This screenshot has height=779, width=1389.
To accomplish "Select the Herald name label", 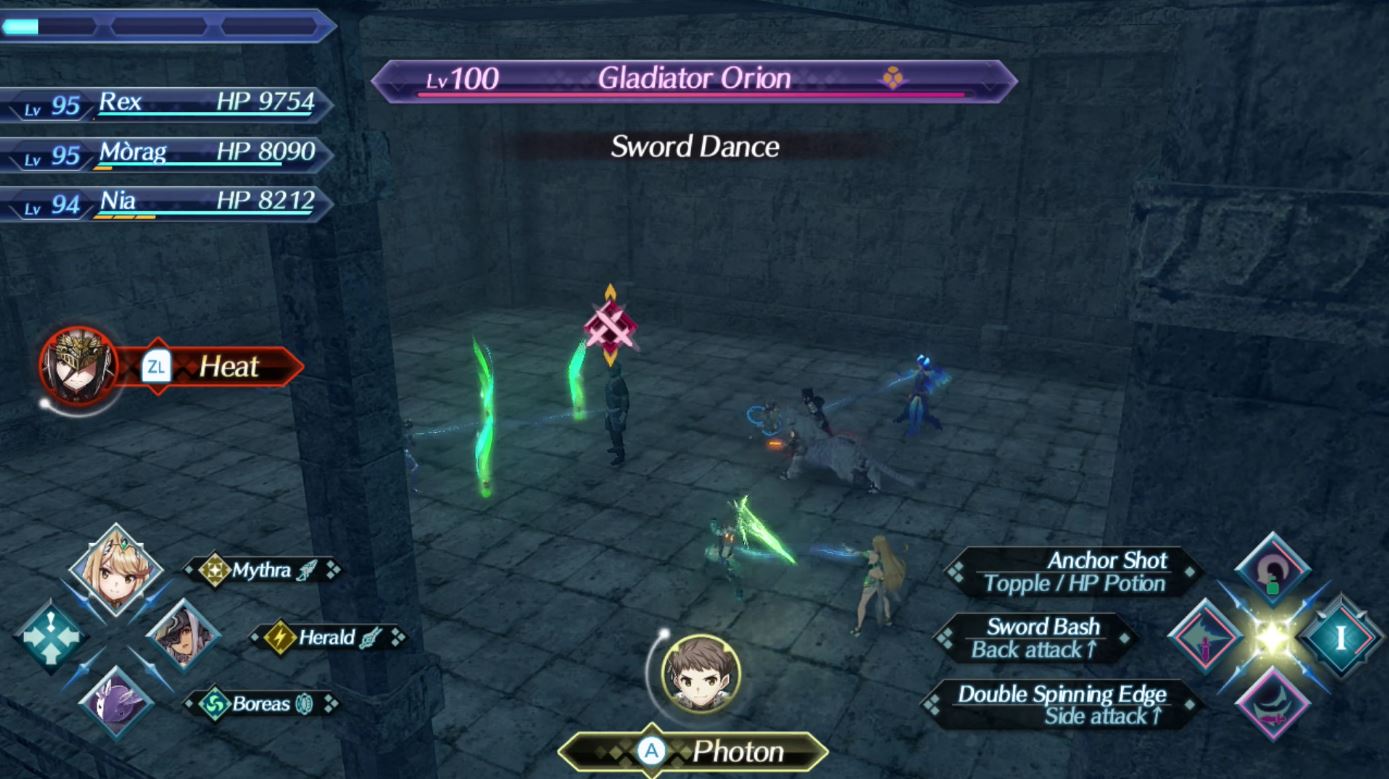I will tap(328, 637).
